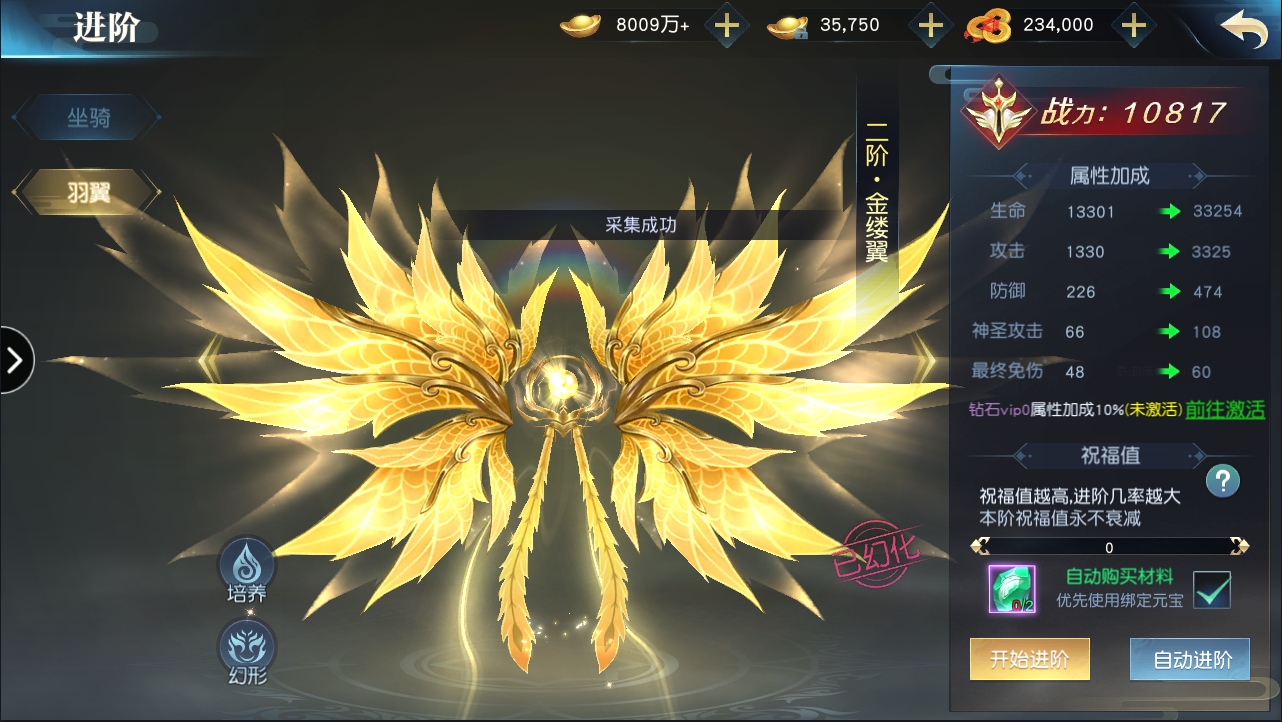Viewport: 1282px width, 722px height.
Task: Select the green advancement material slot
Action: (x=1011, y=588)
